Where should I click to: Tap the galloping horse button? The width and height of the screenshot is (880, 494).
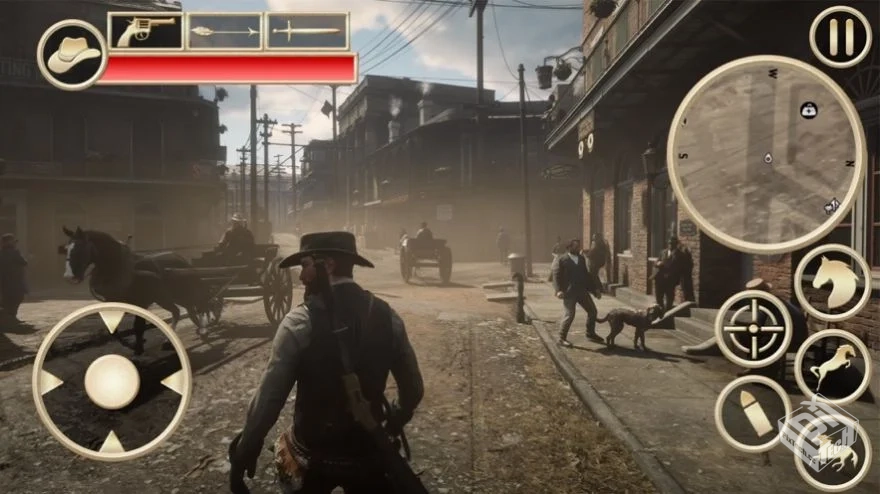(x=832, y=450)
